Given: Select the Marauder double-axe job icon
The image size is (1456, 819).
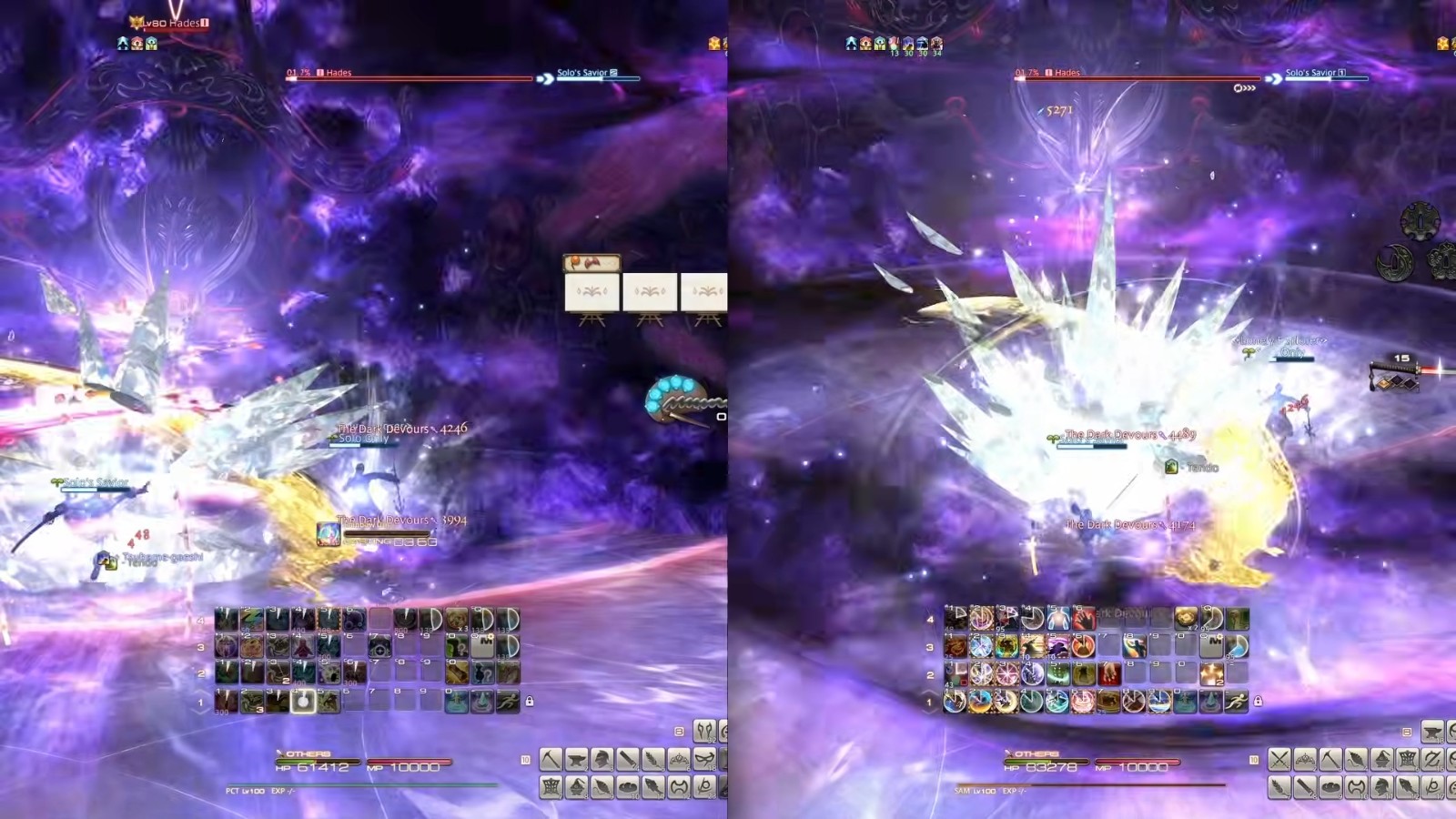Looking at the screenshot, I should [679, 787].
